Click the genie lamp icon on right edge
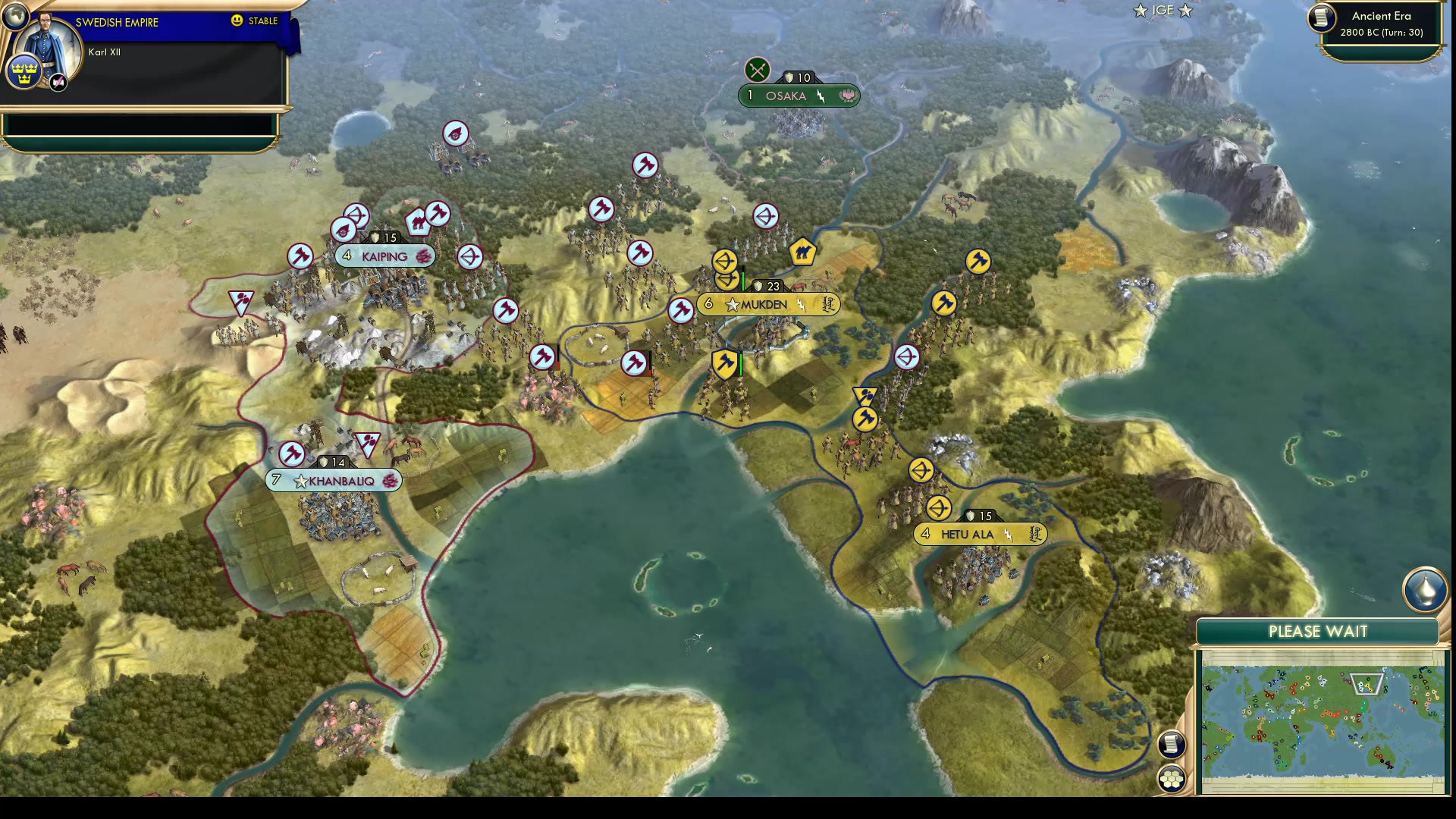 pos(1426,591)
